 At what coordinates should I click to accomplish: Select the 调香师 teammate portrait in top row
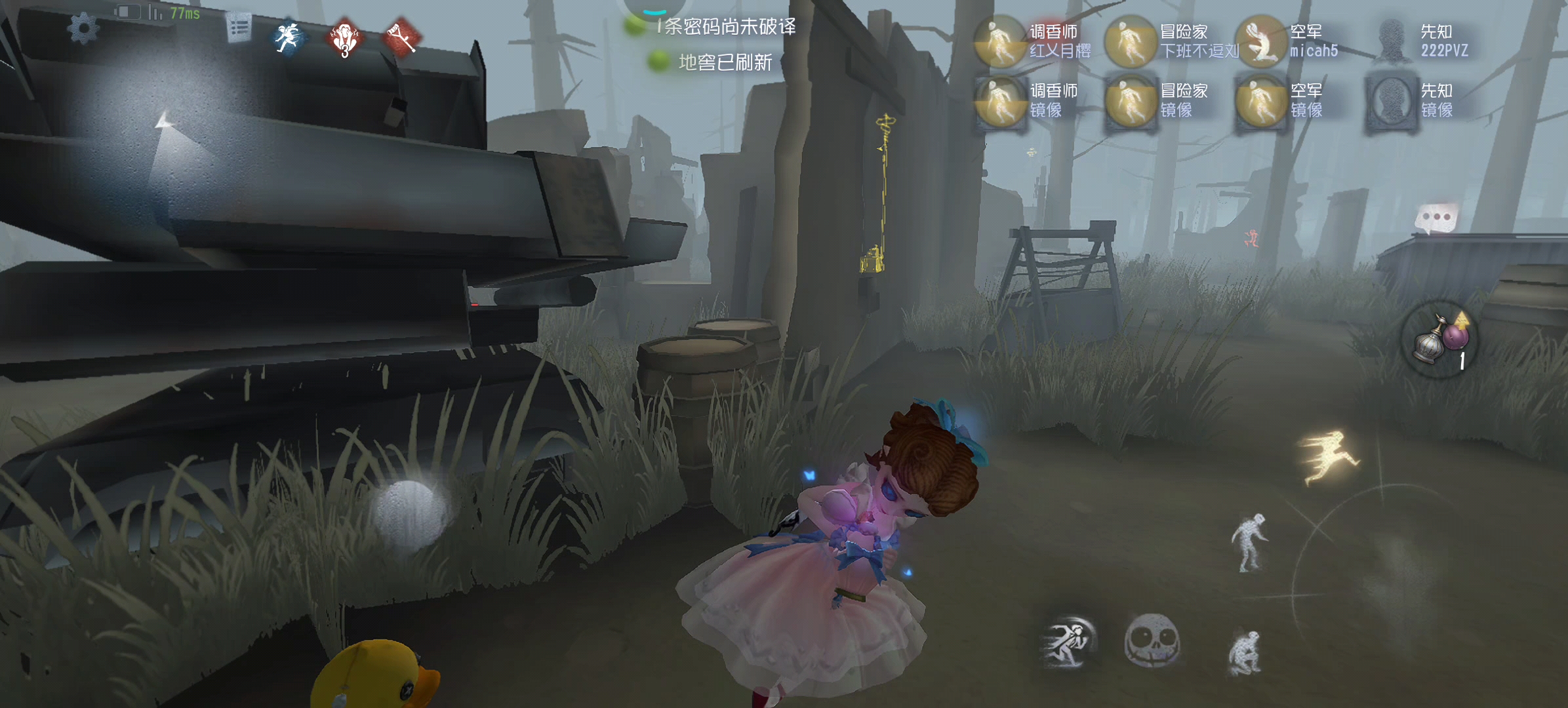(1000, 42)
